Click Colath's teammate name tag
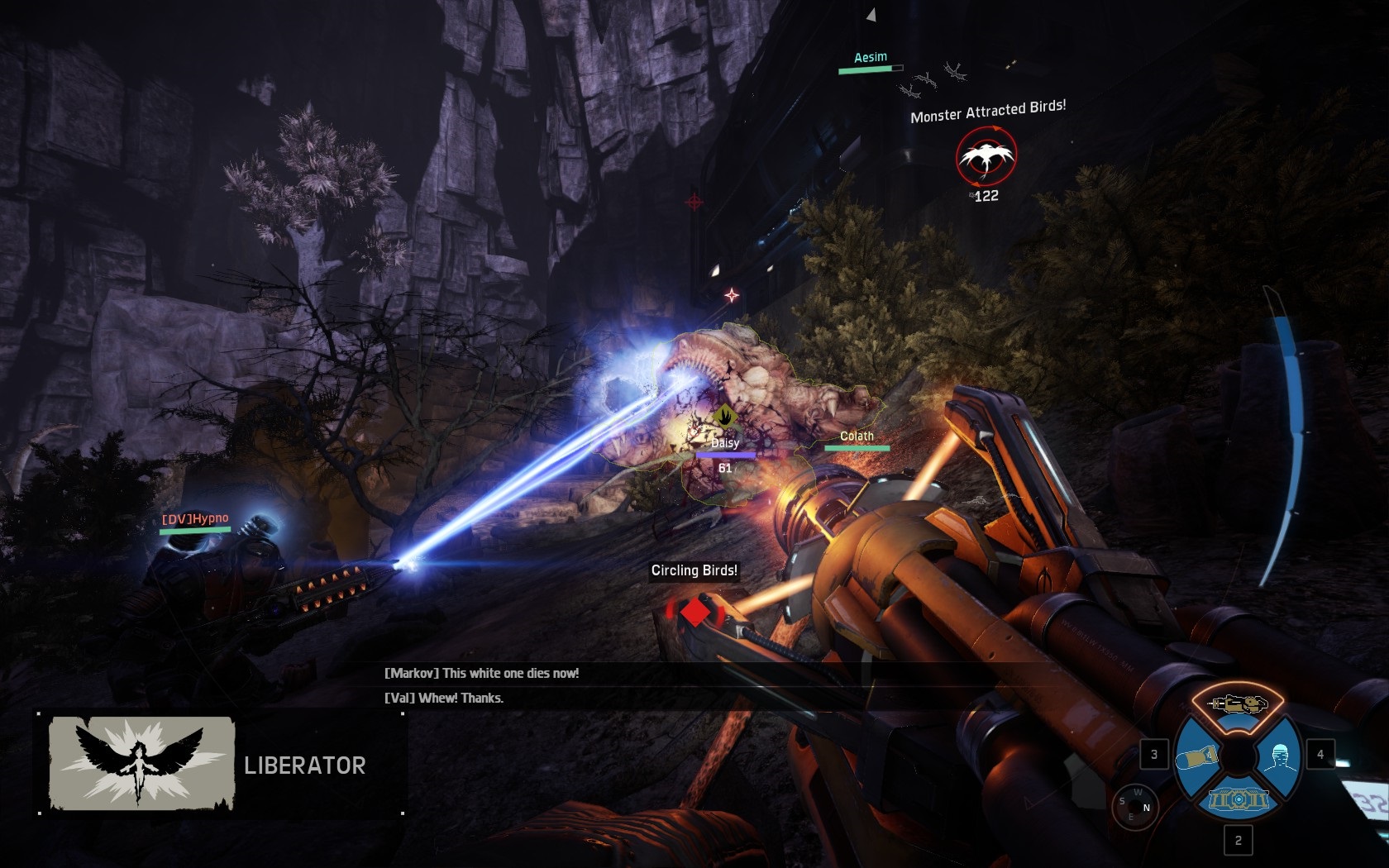 coord(857,436)
